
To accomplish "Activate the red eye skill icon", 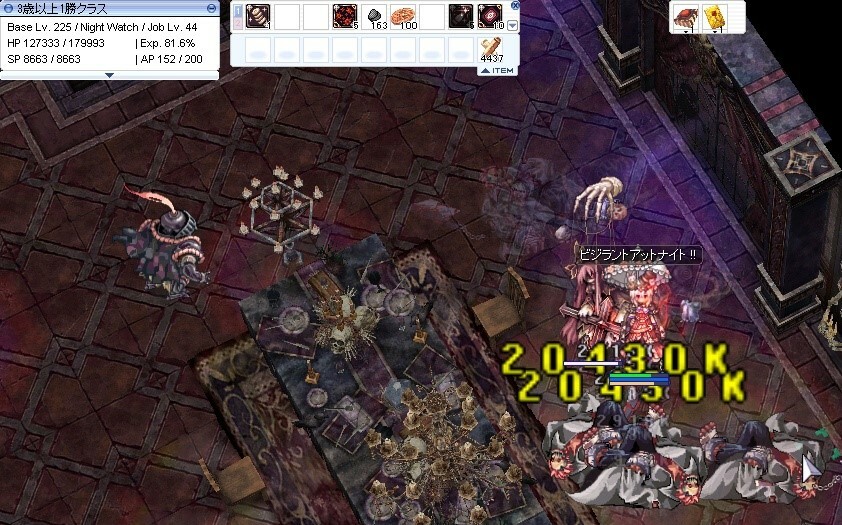I will pyautogui.click(x=490, y=17).
